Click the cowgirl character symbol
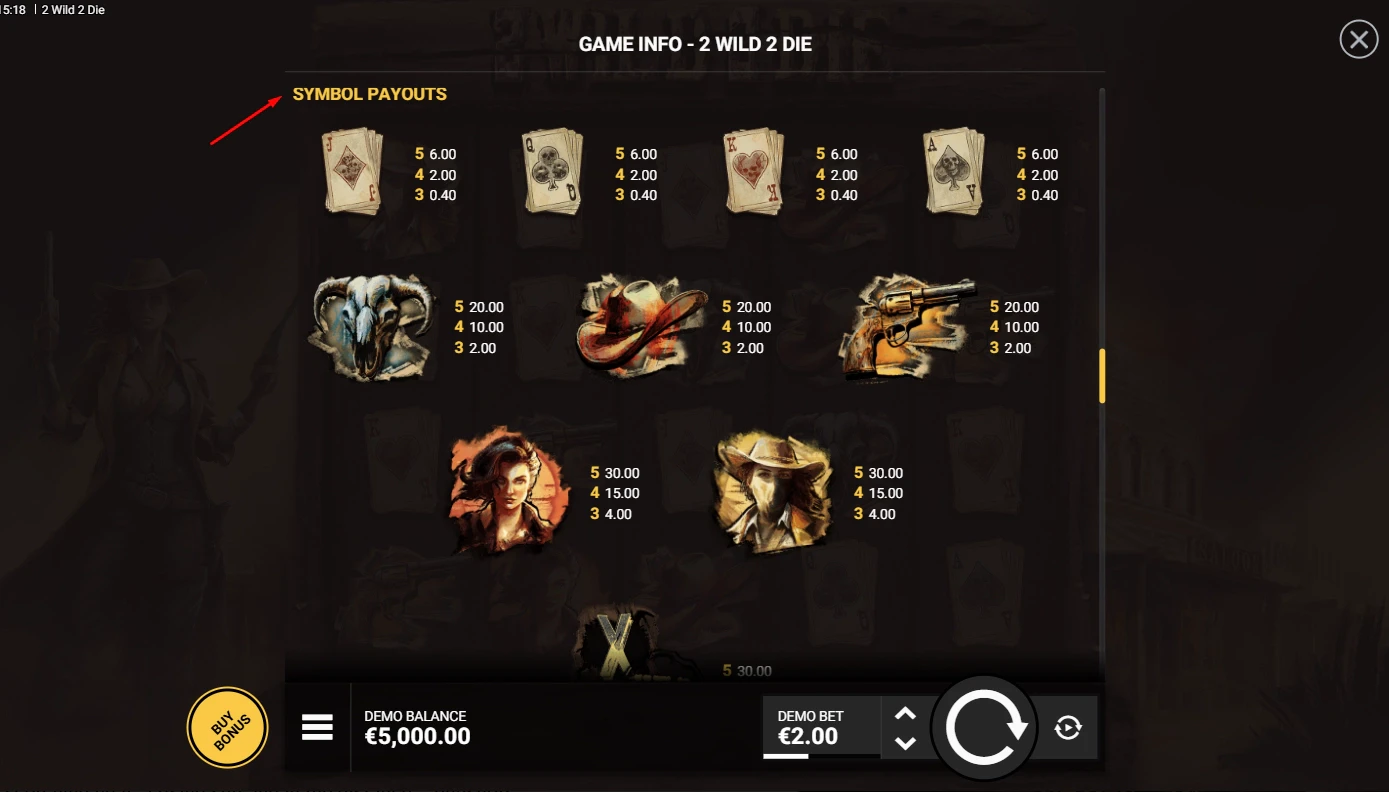Screen dimensions: 1389x792 pyautogui.click(x=508, y=490)
